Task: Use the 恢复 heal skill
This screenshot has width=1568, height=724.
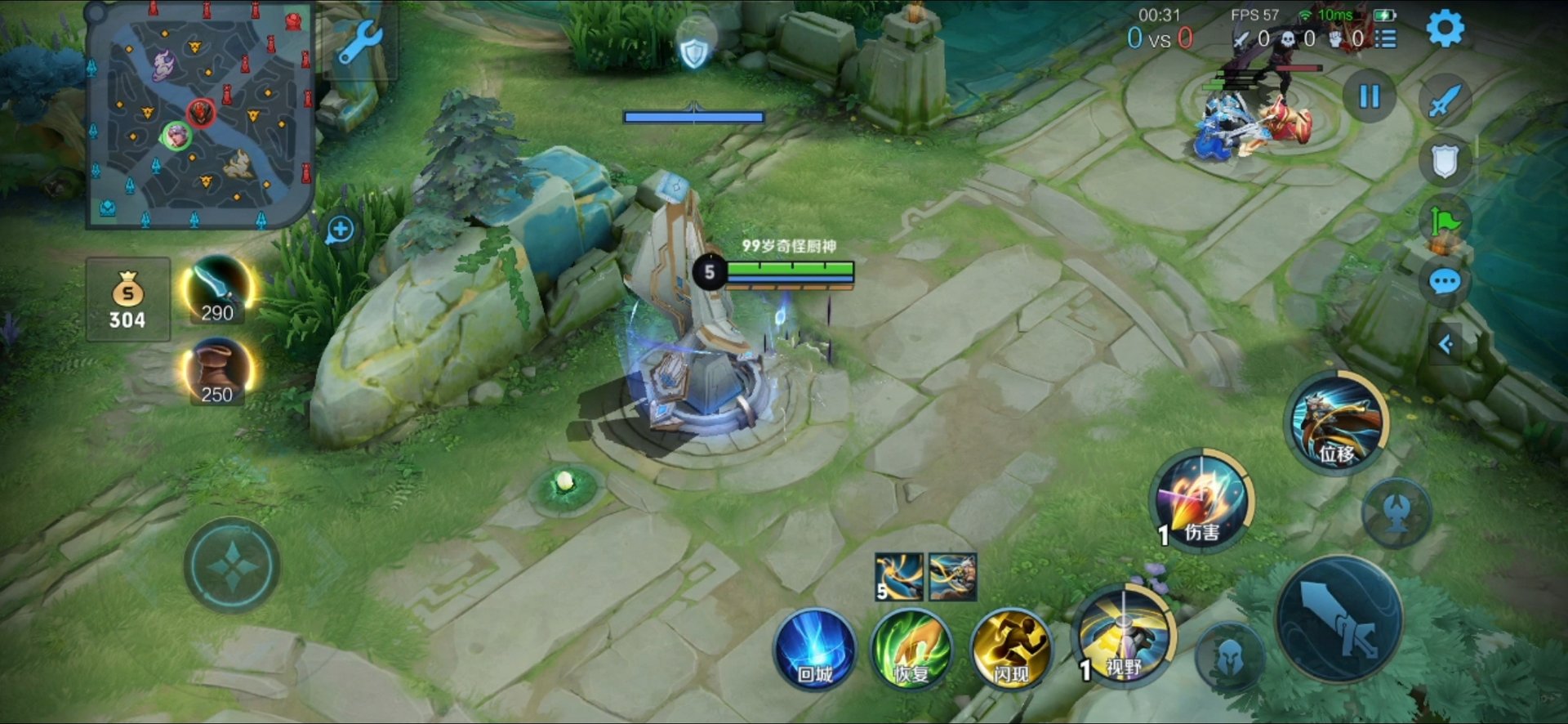Action: [x=912, y=650]
